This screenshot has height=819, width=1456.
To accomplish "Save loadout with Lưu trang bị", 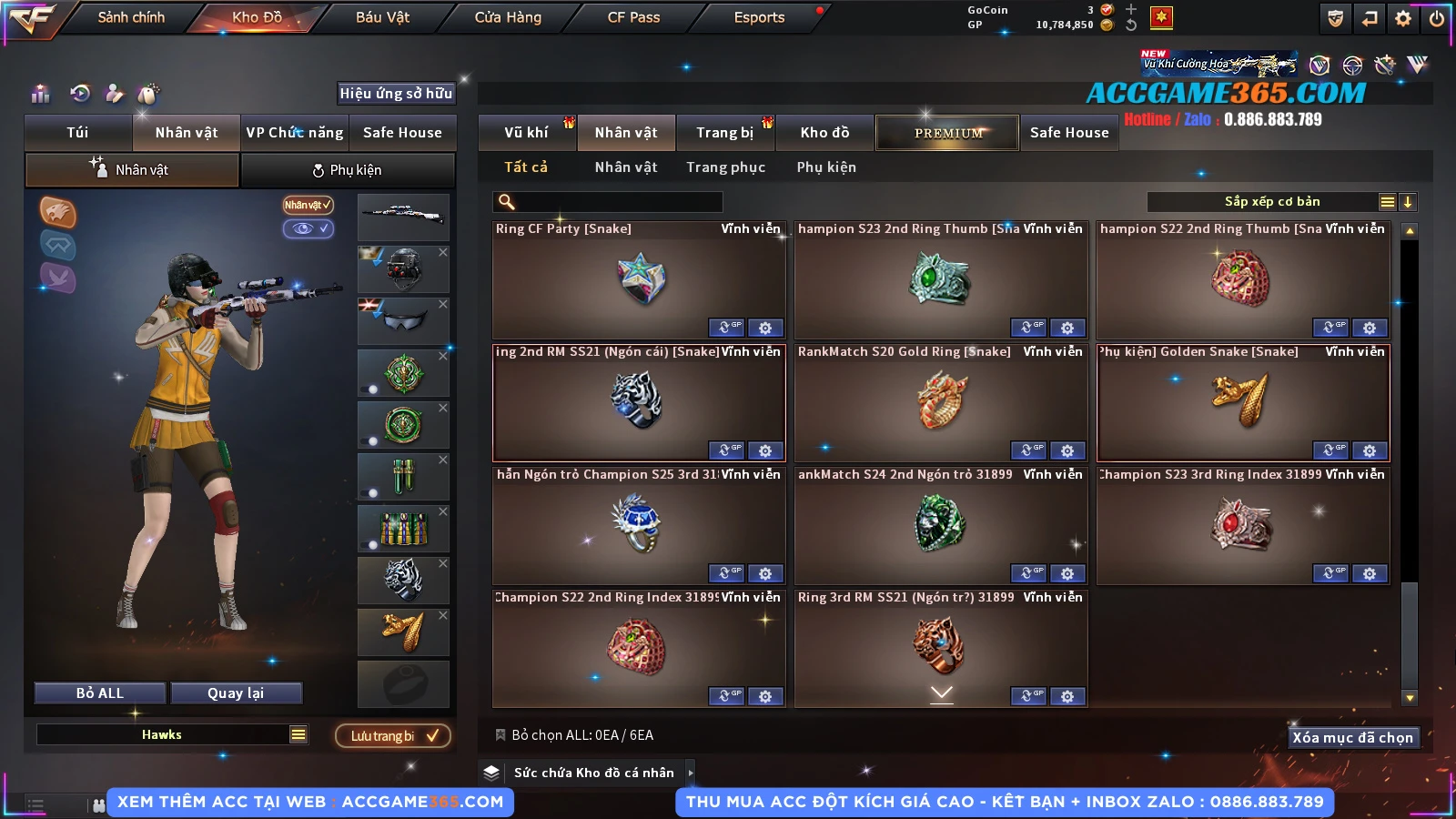I will 393,736.
